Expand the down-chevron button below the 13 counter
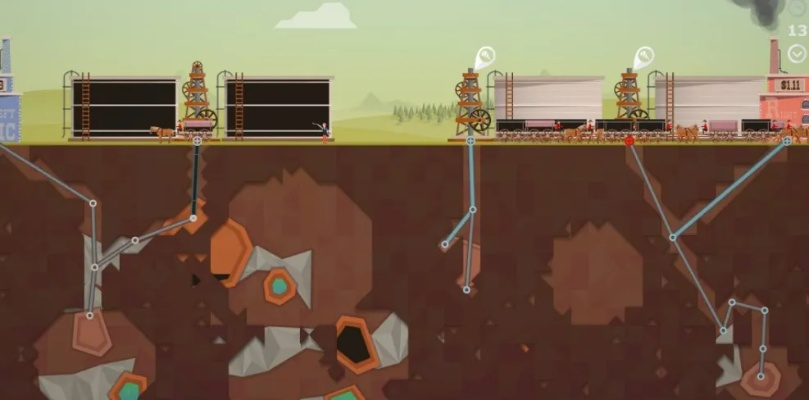This screenshot has width=809, height=400. 796,53
